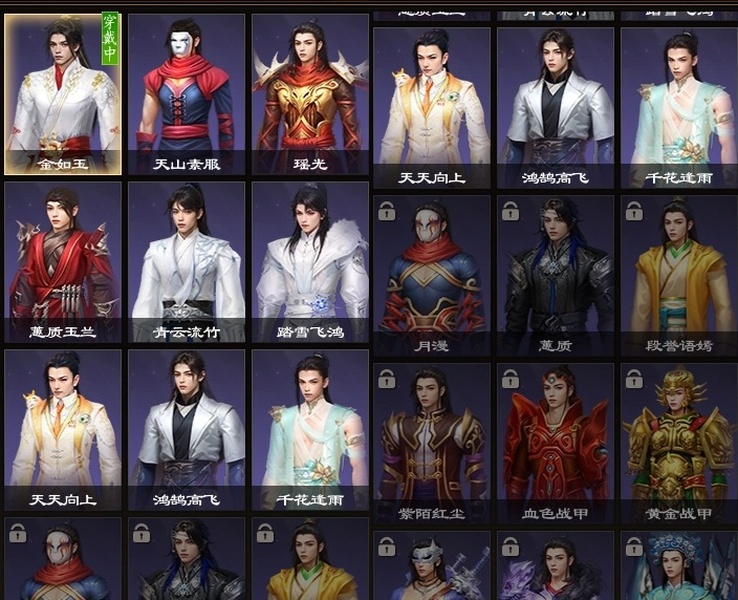Select the 金如玉 white costume tile
This screenshot has height=600, width=738.
63,94
